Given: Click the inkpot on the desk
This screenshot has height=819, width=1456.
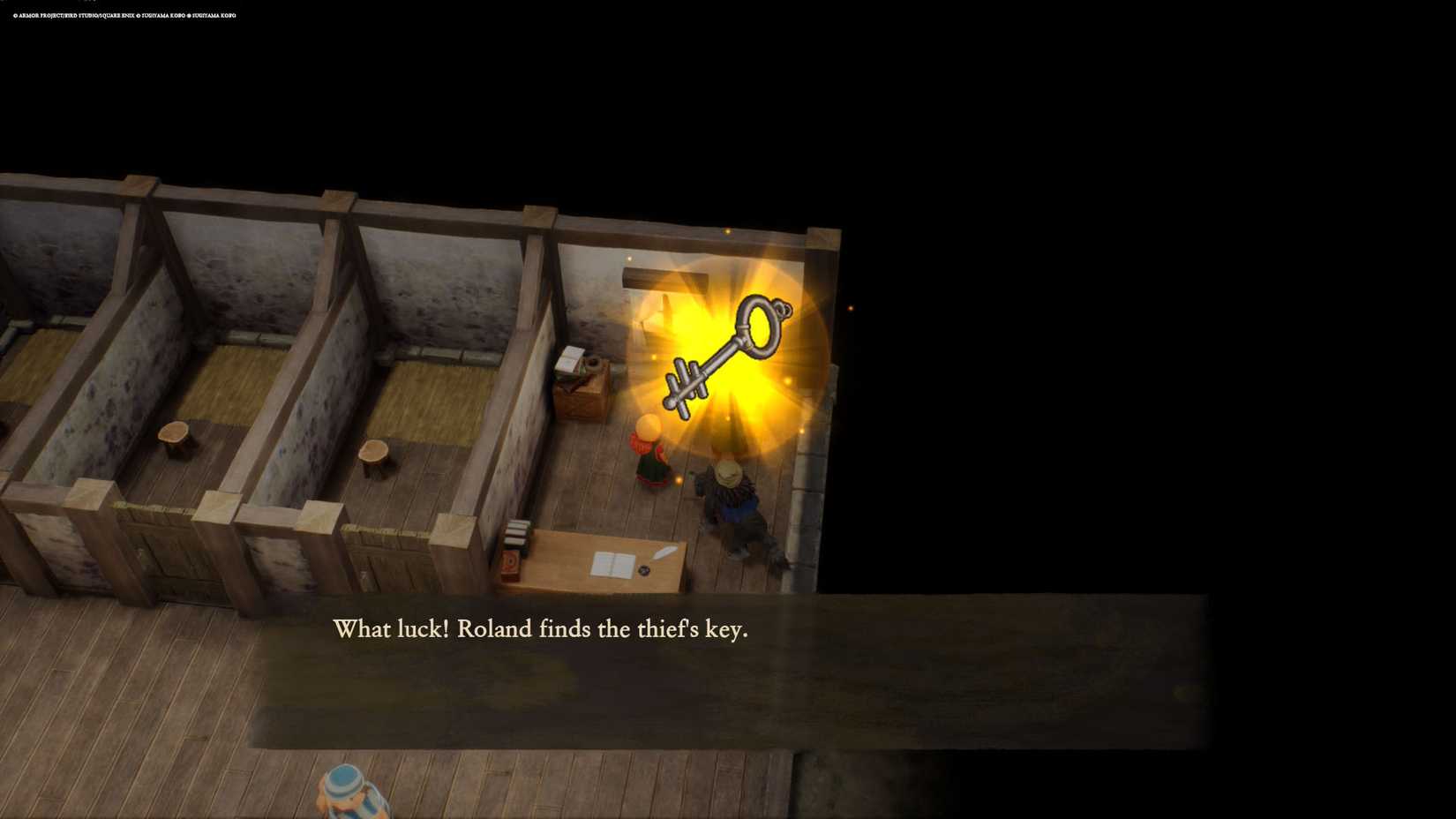Looking at the screenshot, I should [643, 569].
